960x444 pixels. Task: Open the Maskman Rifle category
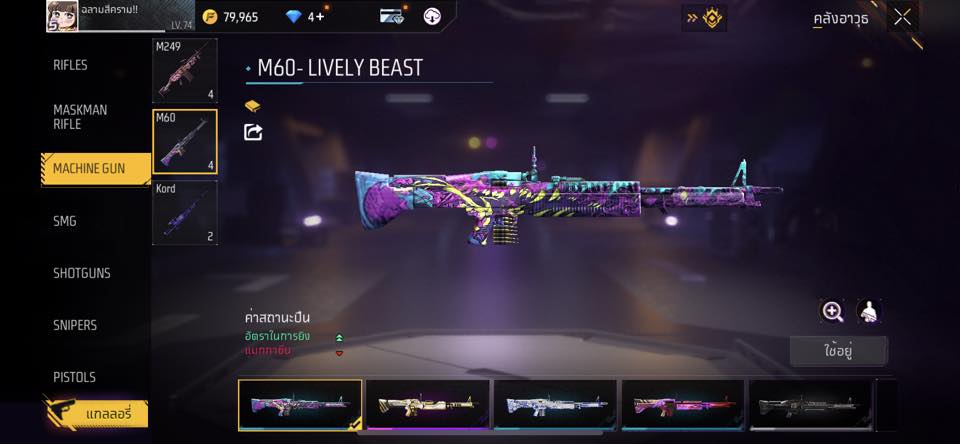[80, 117]
